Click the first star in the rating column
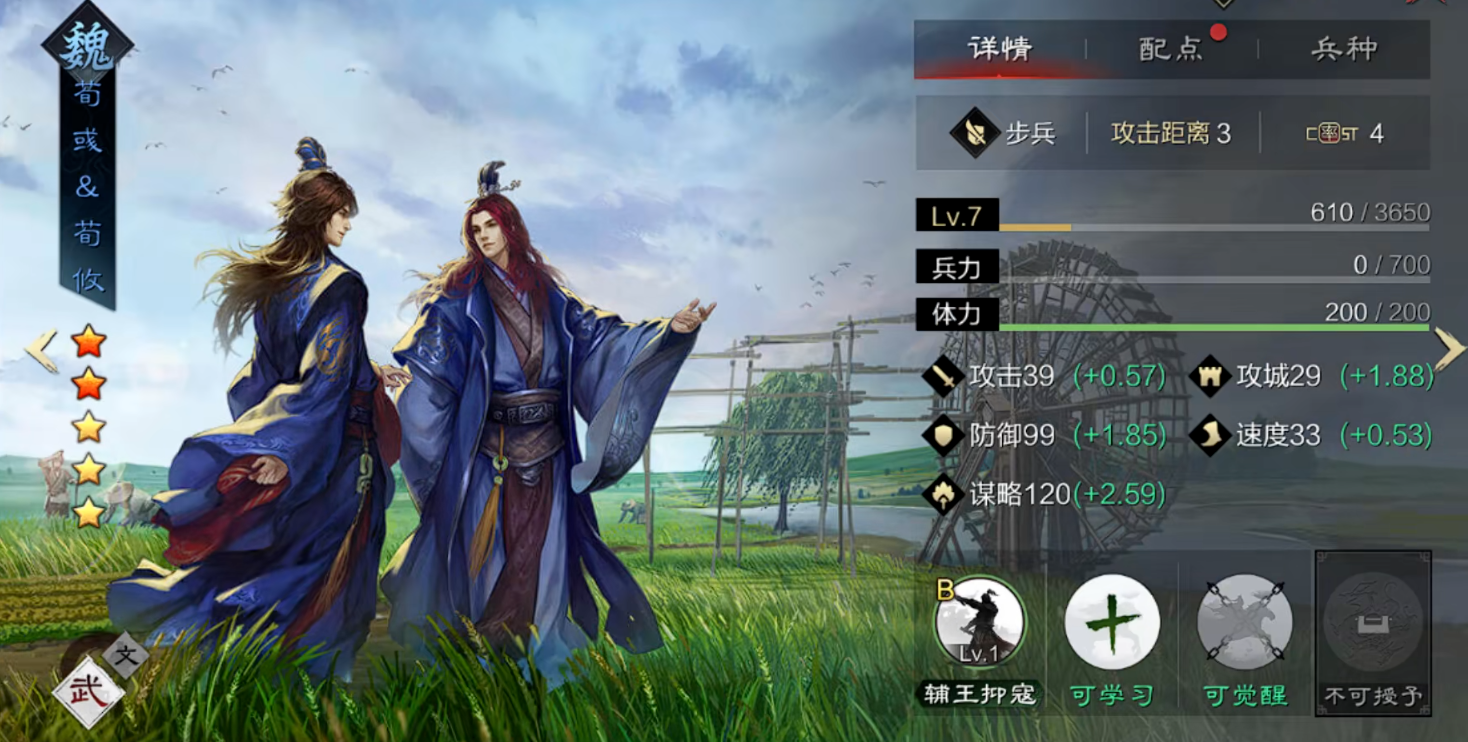This screenshot has width=1468, height=742. click(89, 344)
